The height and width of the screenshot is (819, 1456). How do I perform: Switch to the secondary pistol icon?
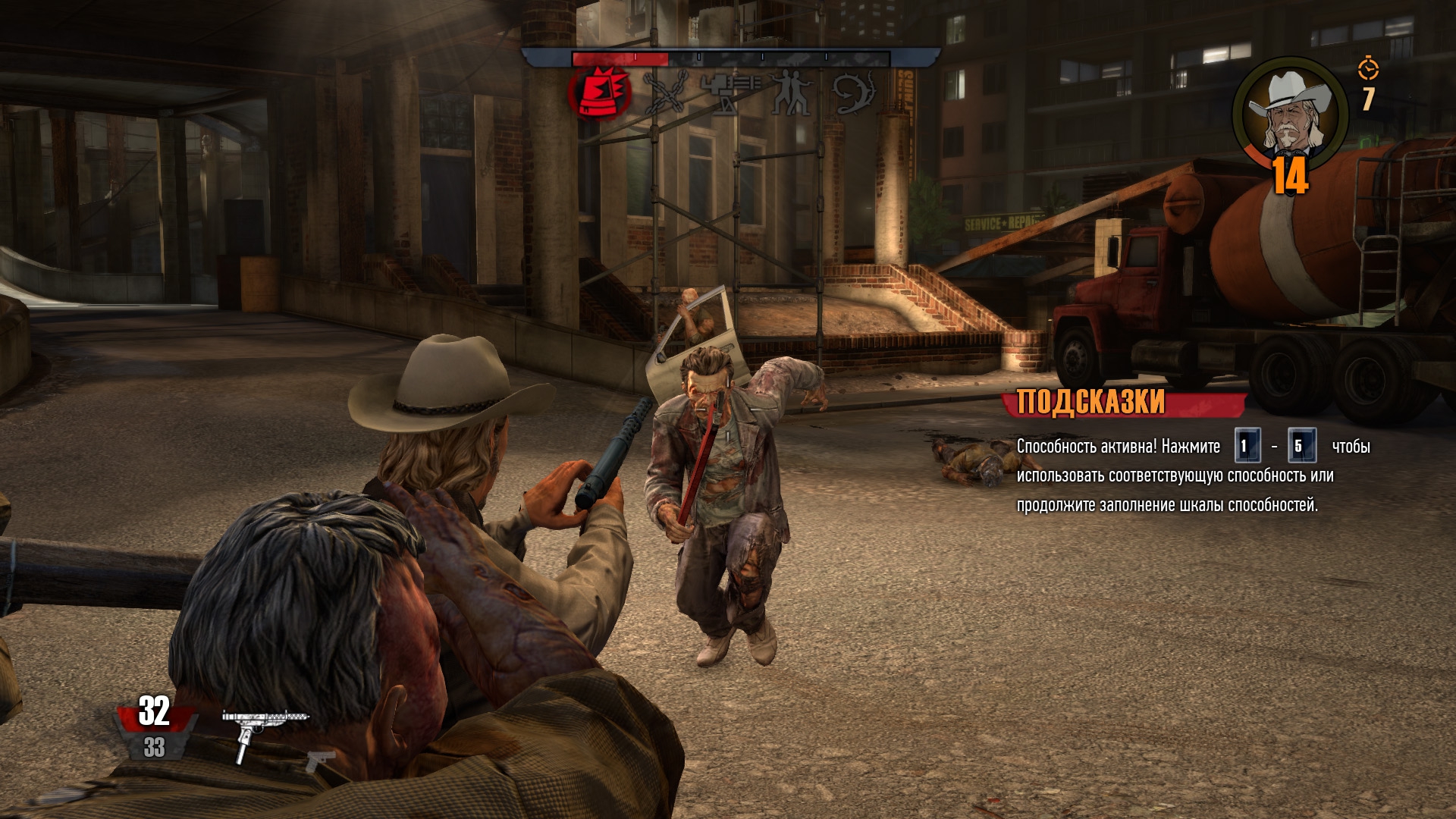[321, 759]
